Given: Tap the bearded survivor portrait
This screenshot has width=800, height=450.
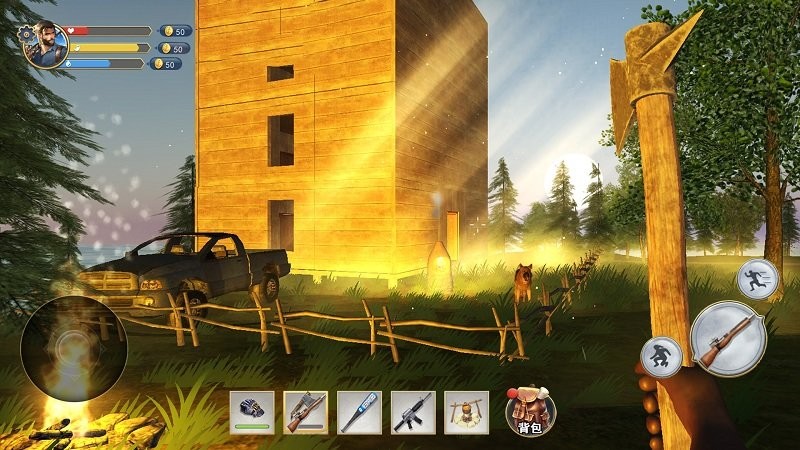Looking at the screenshot, I should (47, 45).
